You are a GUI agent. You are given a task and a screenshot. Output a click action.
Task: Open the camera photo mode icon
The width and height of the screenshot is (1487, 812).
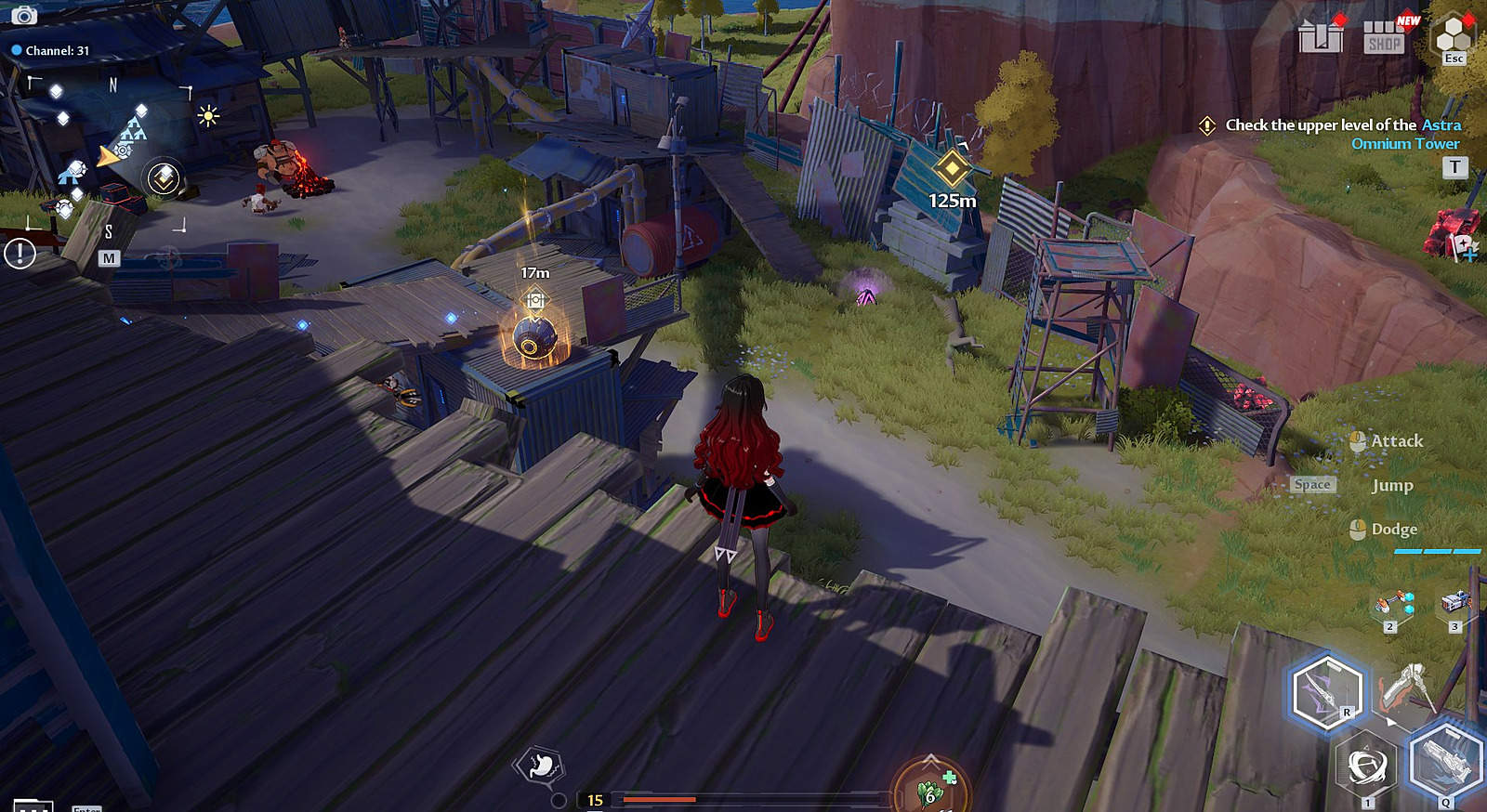[23, 15]
